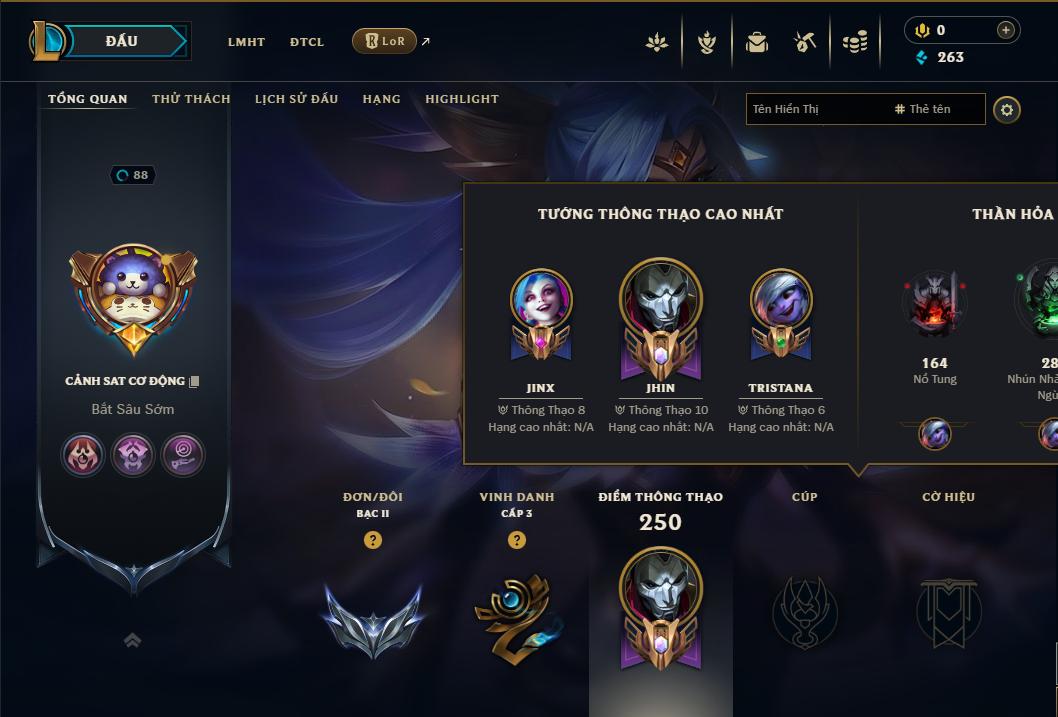
Task: Open the LMHT menu entry
Action: (x=246, y=42)
